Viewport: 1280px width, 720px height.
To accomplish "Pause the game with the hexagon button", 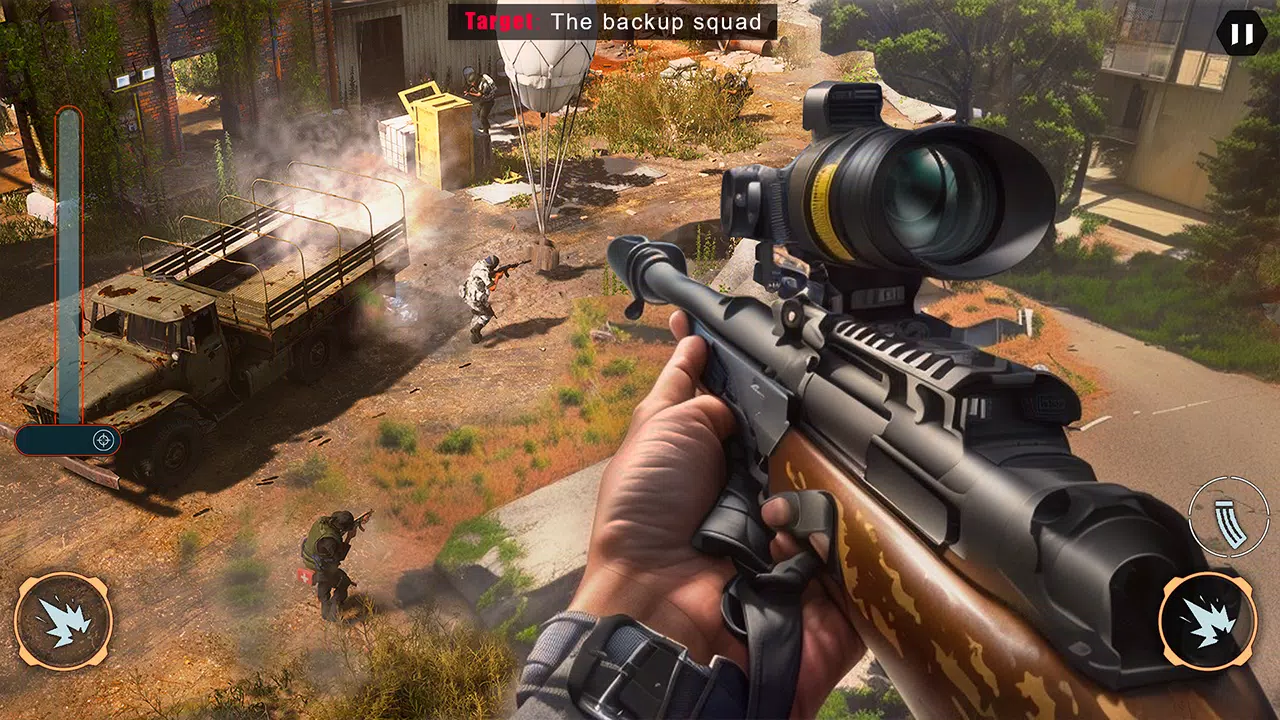I will pos(1241,34).
